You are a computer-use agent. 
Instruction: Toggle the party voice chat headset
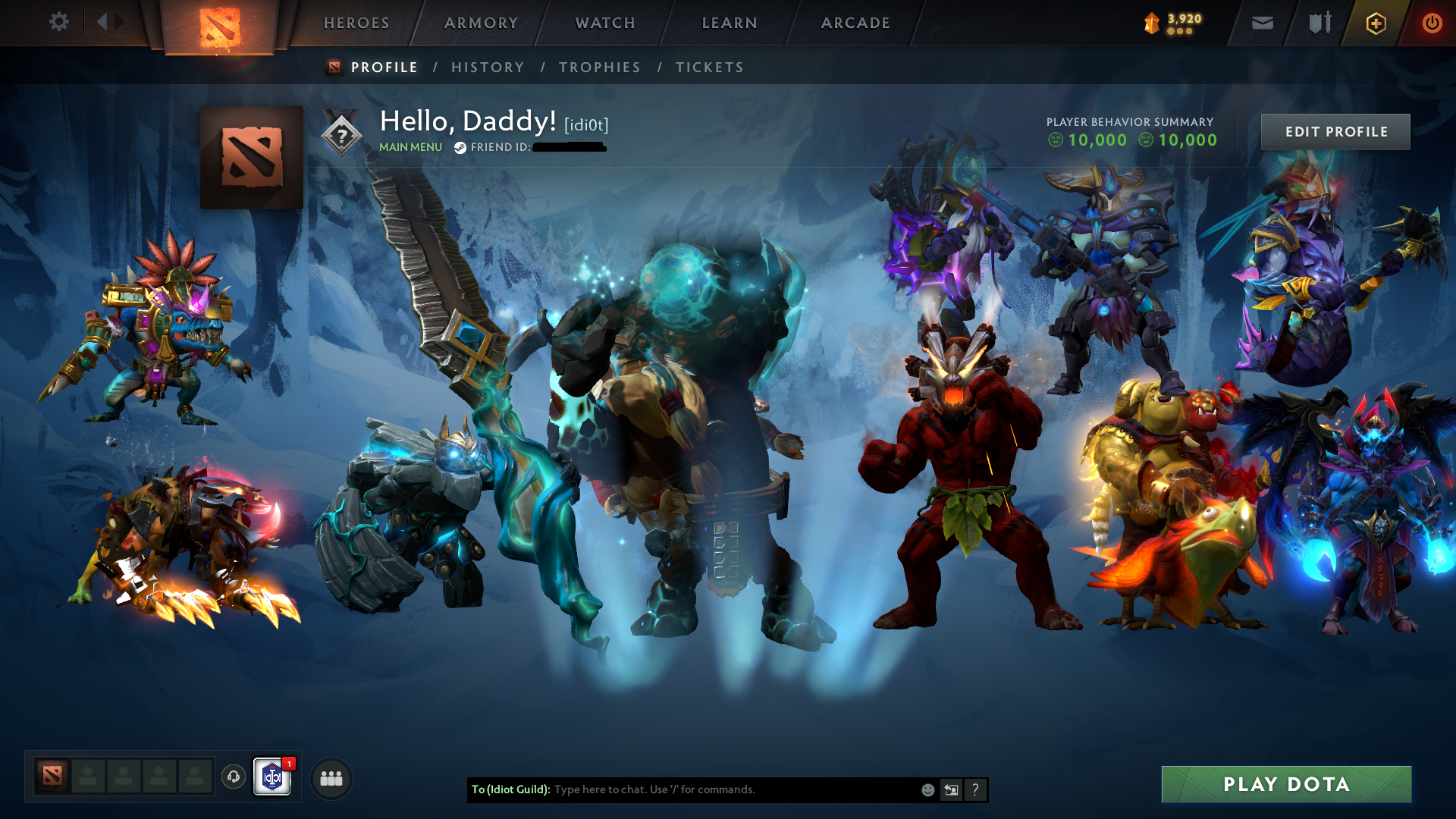click(x=233, y=777)
